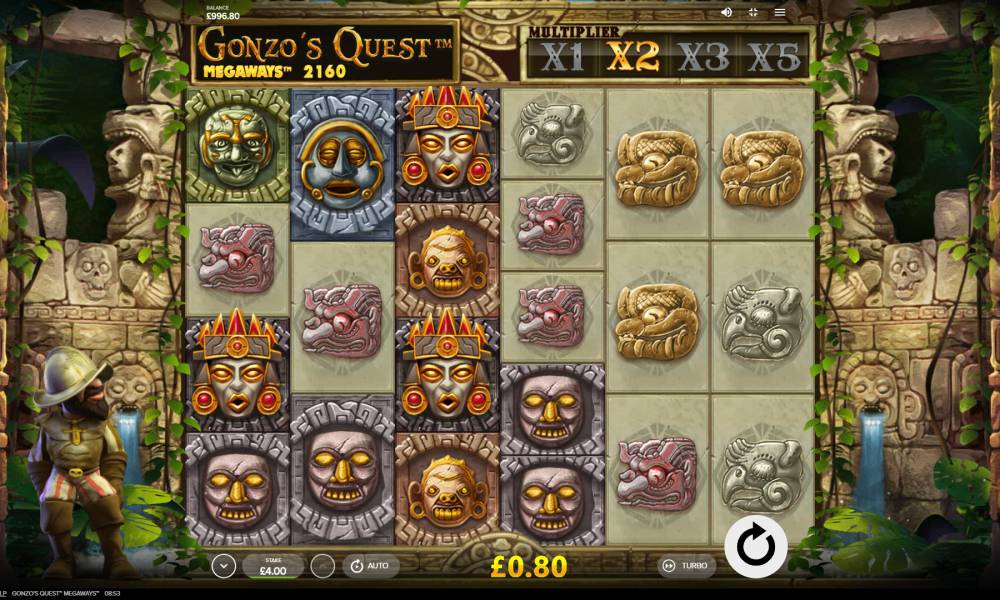Open the Auto spin options

370,566
